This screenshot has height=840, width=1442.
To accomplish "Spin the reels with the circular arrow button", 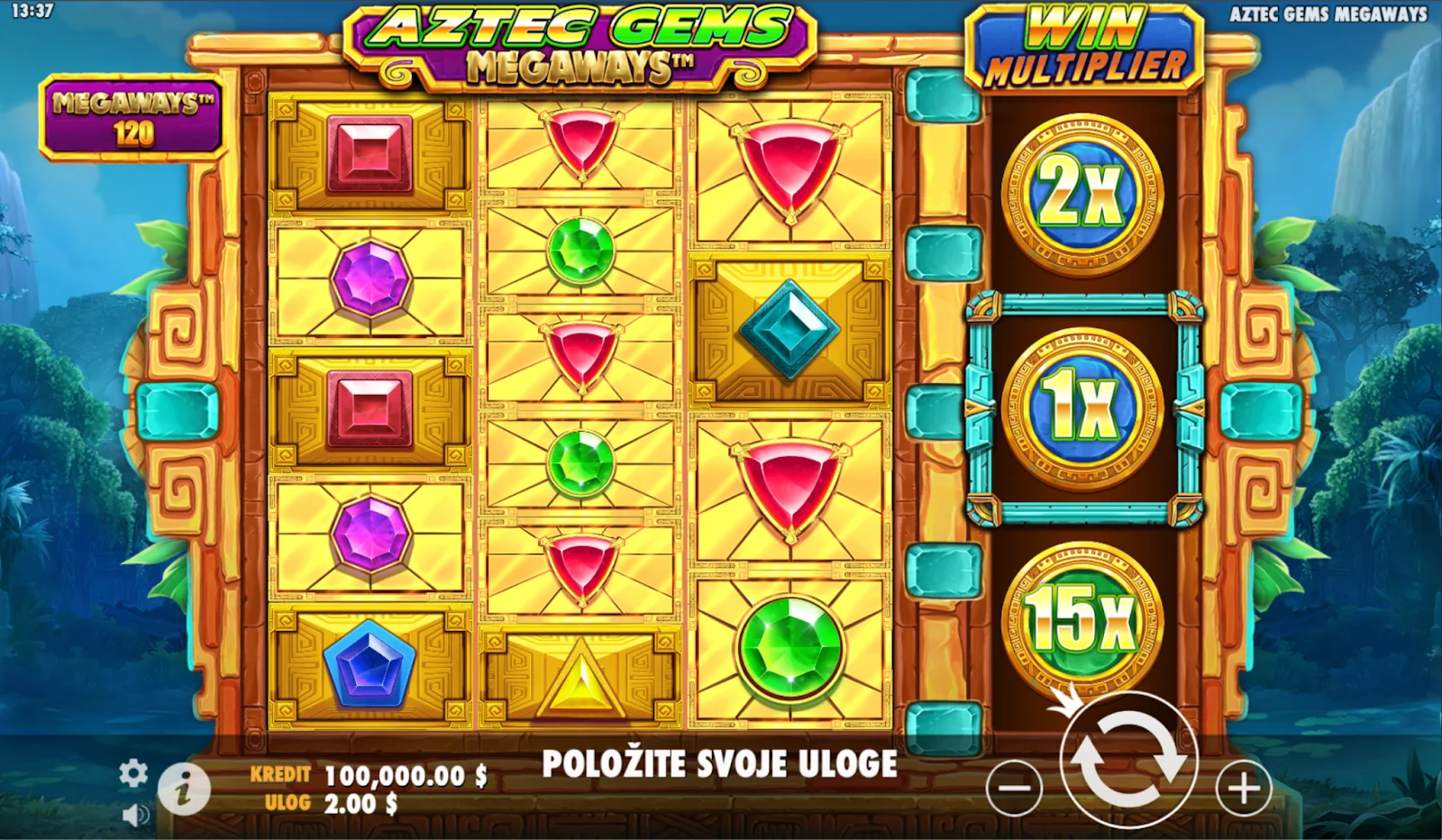I will (1128, 761).
